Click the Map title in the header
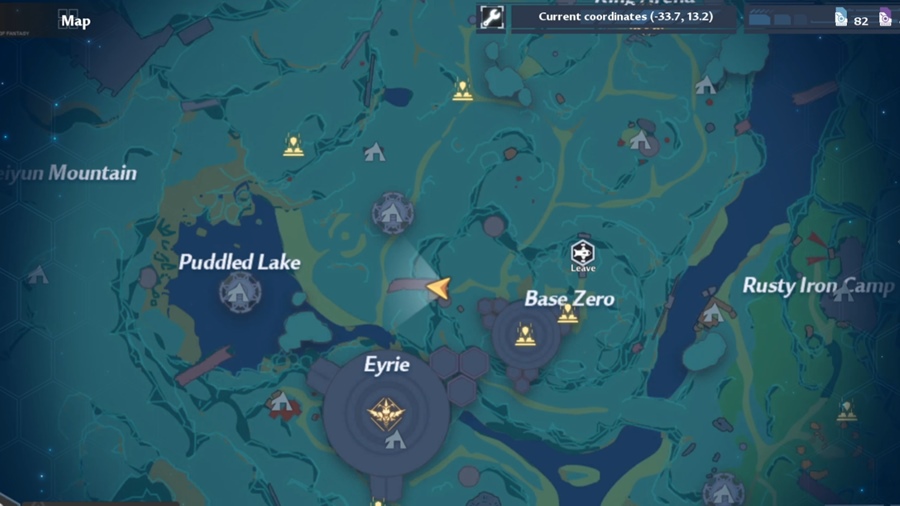900x506 pixels. pyautogui.click(x=76, y=20)
